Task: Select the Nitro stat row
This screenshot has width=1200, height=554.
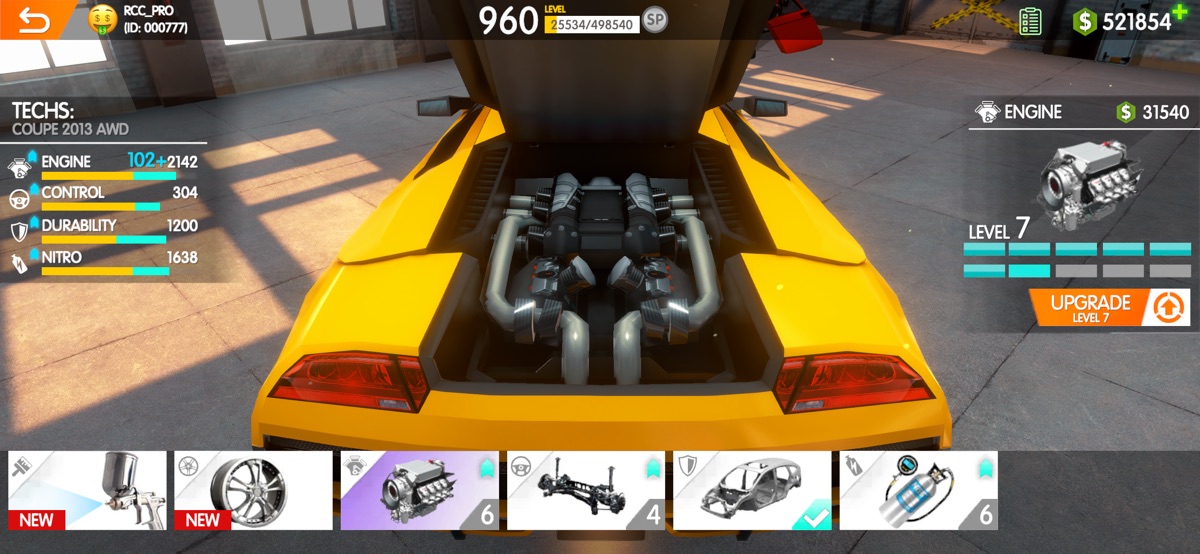Action: coord(103,261)
